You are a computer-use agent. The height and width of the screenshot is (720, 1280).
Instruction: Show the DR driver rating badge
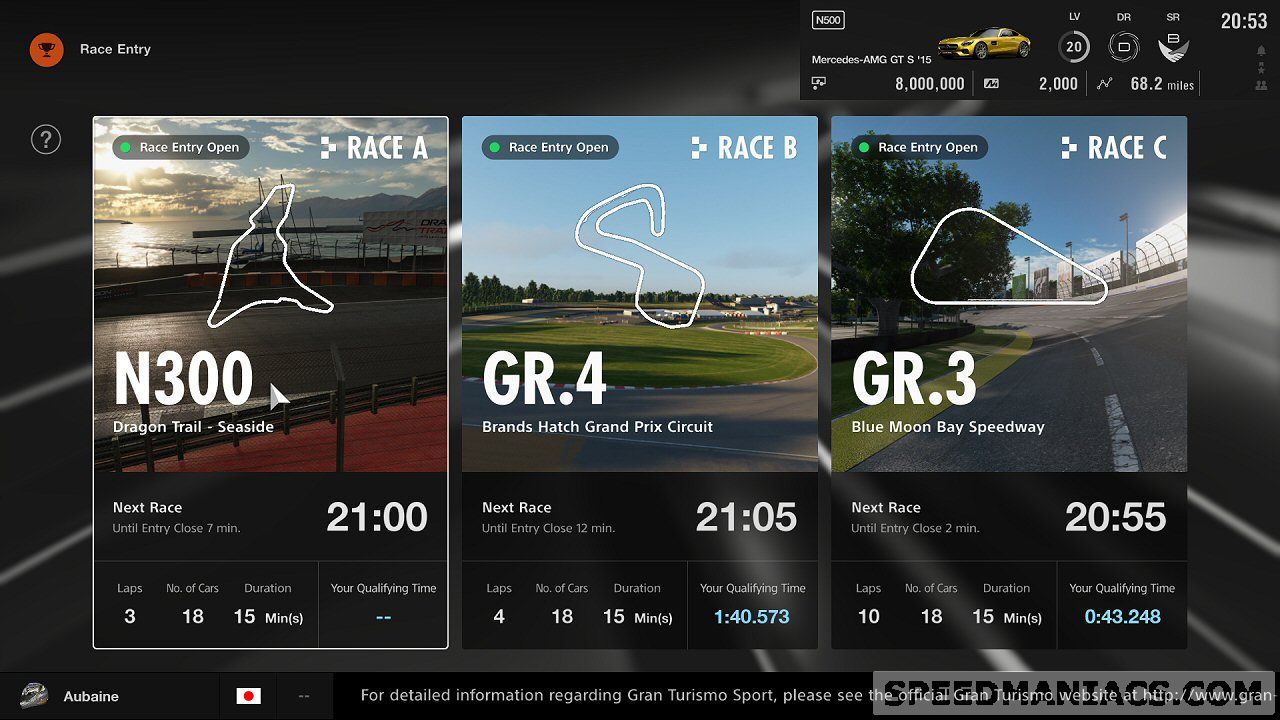pyautogui.click(x=1123, y=46)
